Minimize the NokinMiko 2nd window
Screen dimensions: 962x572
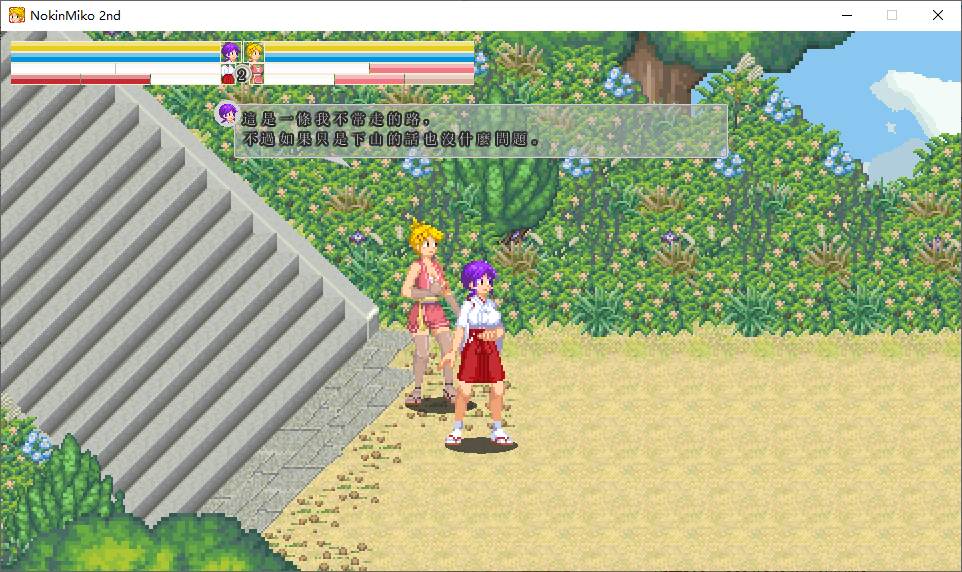pyautogui.click(x=846, y=15)
